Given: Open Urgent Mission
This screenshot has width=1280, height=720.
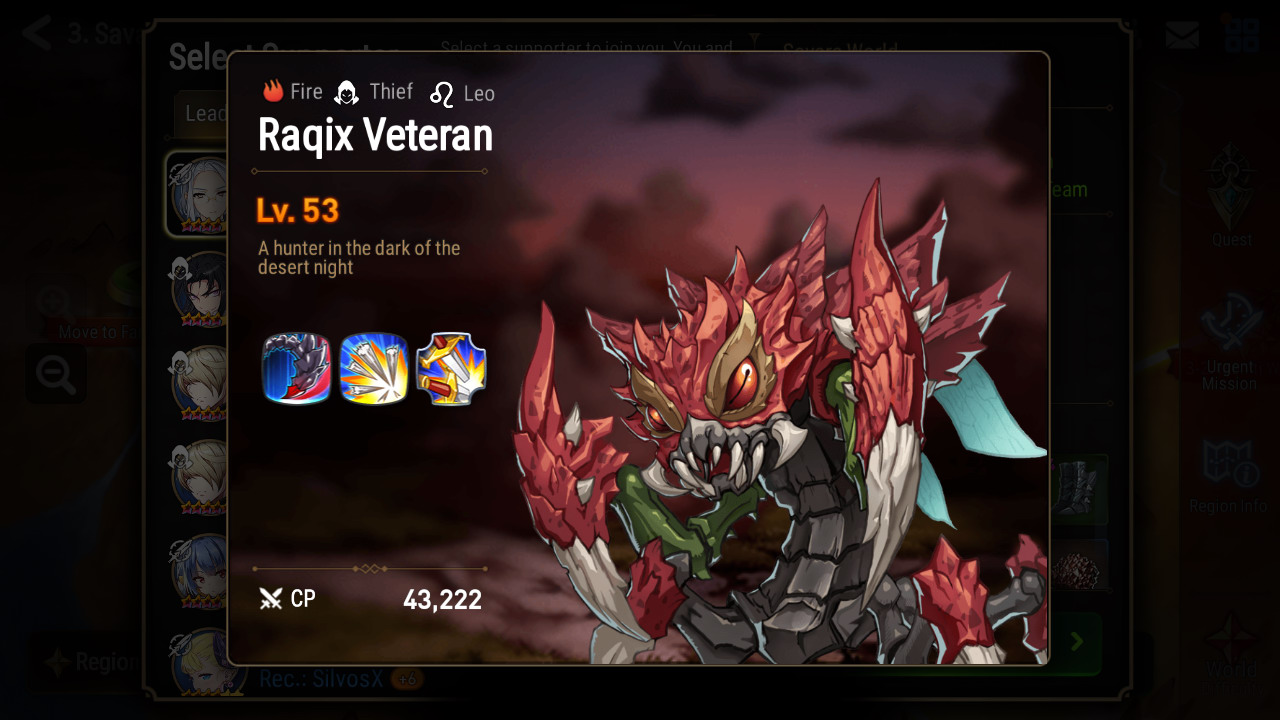Looking at the screenshot, I should click(x=1229, y=340).
